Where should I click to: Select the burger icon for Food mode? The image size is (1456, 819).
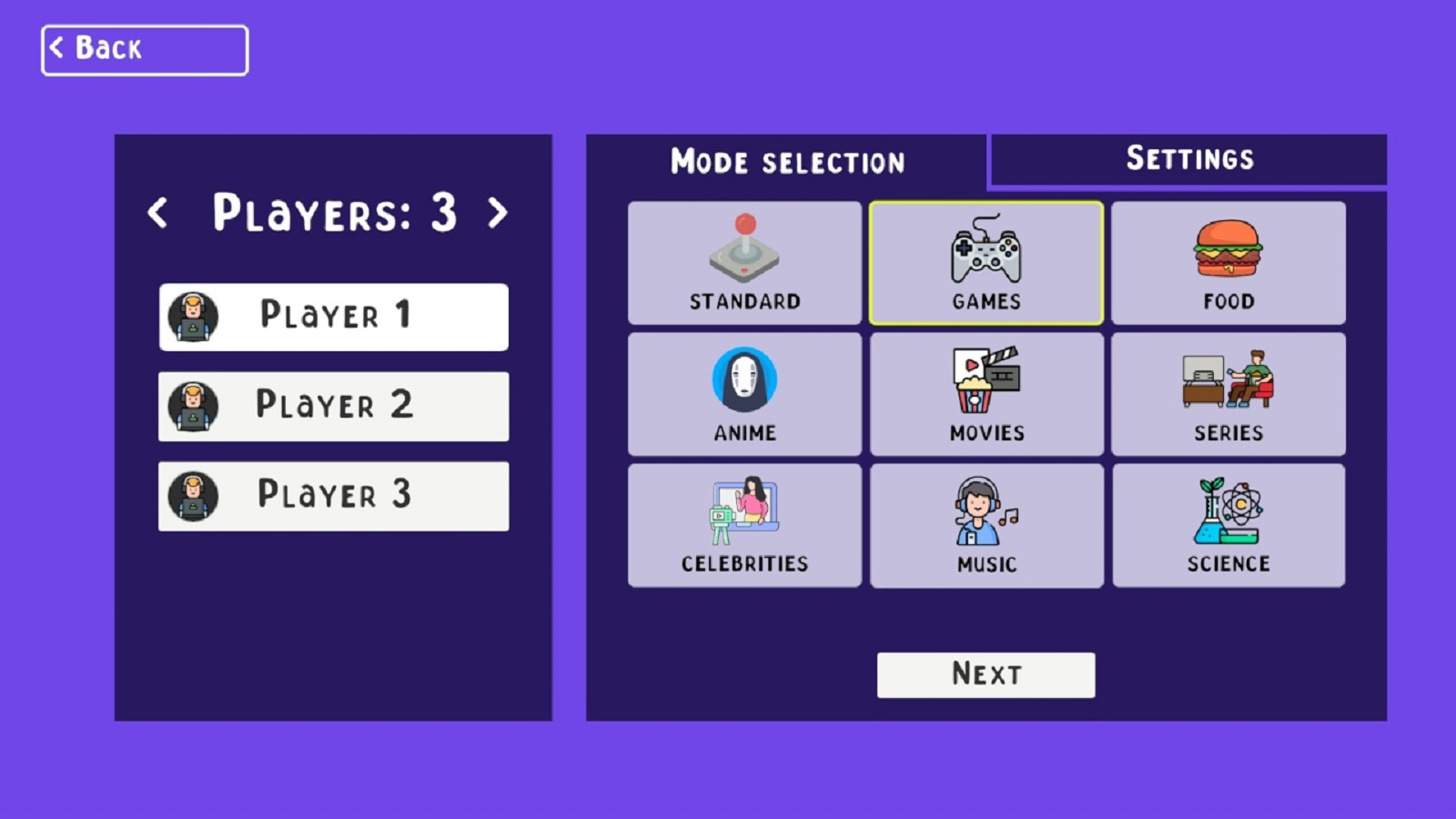tap(1228, 248)
